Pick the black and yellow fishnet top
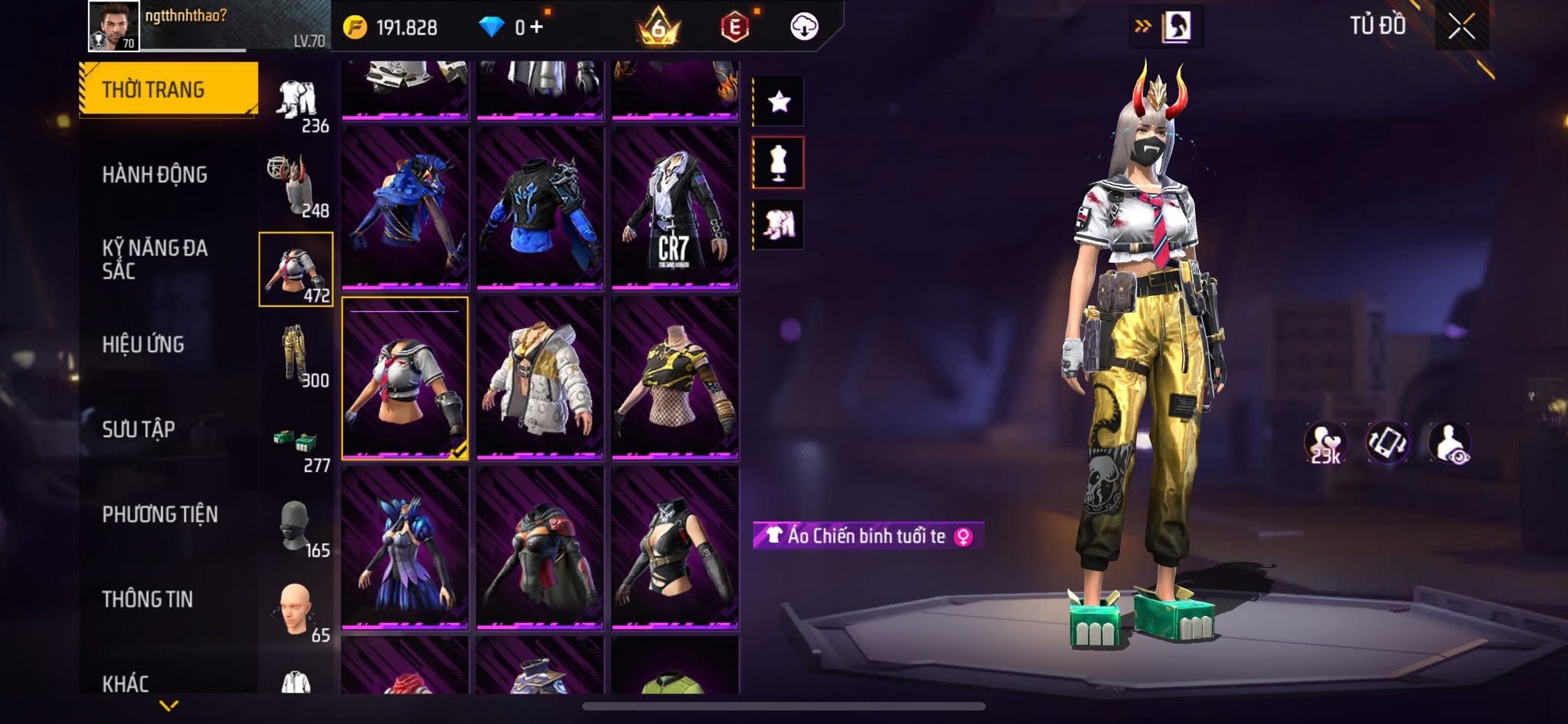The width and height of the screenshot is (1568, 724). [x=675, y=378]
